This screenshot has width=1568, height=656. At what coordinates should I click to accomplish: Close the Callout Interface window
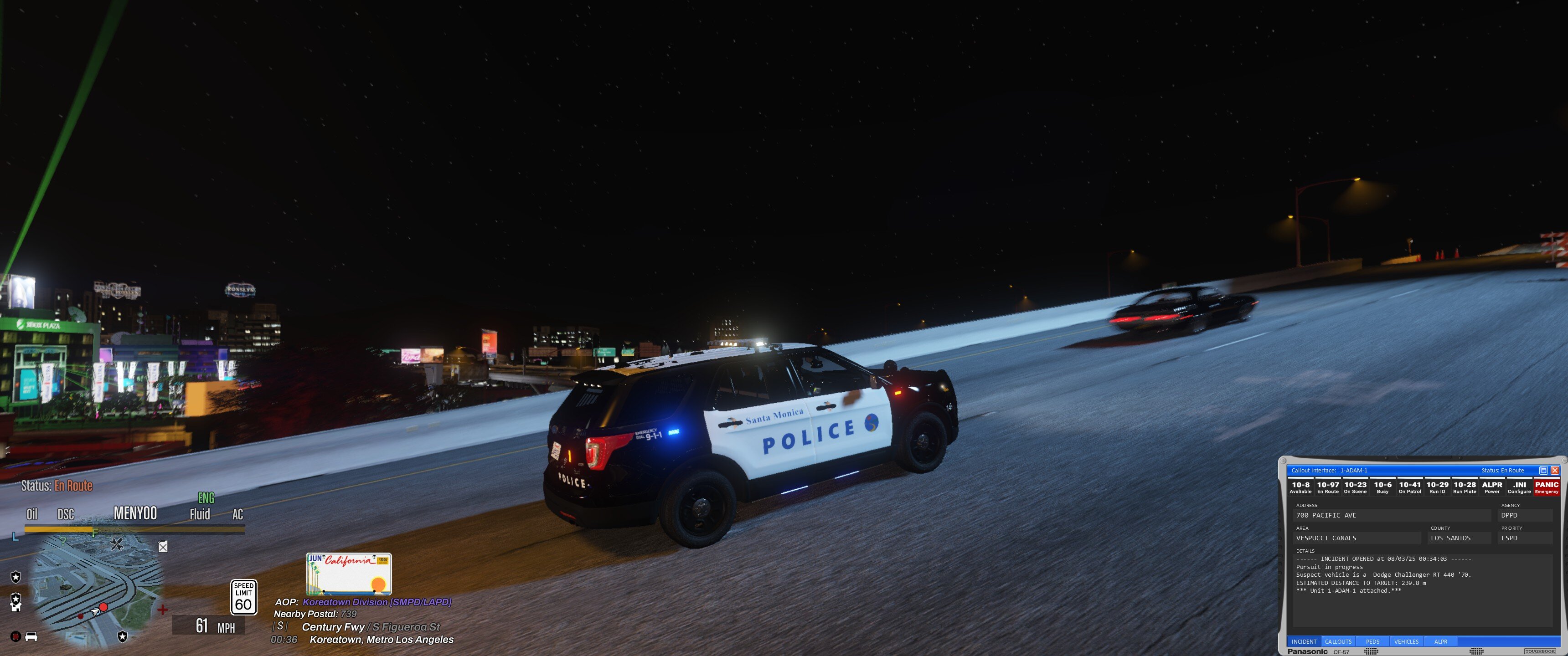click(1555, 471)
